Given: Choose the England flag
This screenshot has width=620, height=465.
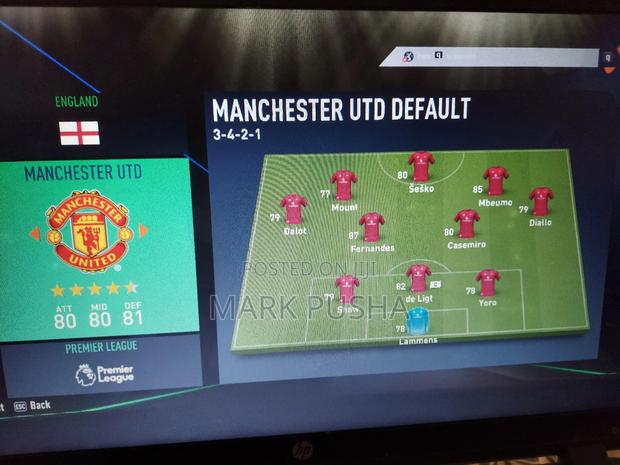Looking at the screenshot, I should (79, 132).
